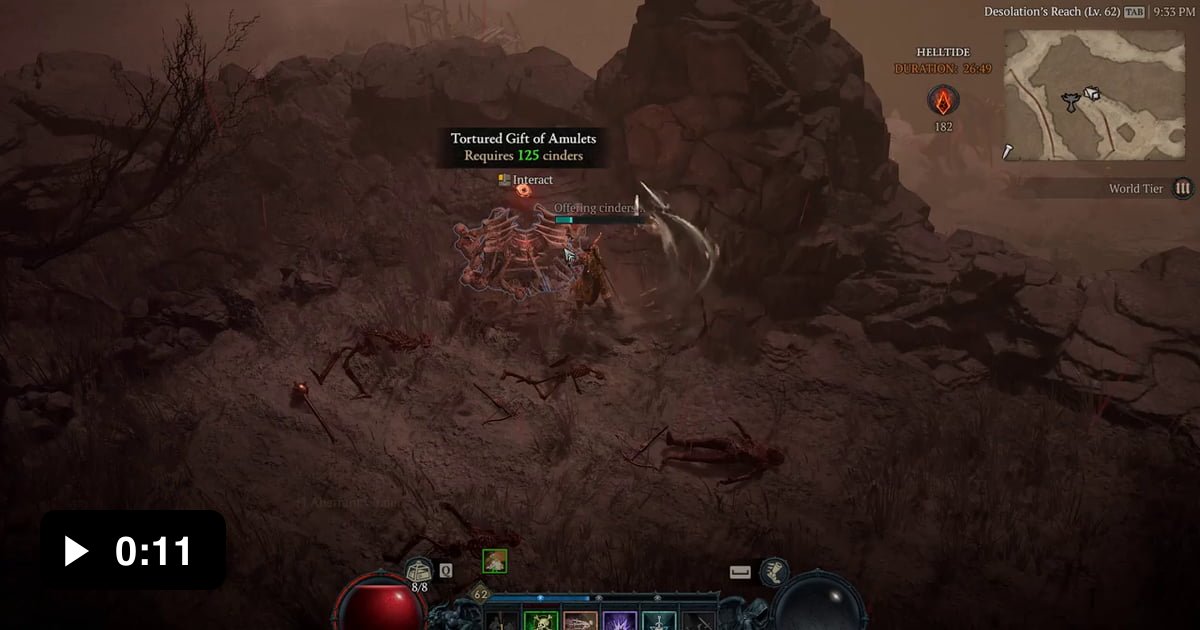
Task: Activate the orange-bordered skill in the hotbar
Action: point(580,621)
